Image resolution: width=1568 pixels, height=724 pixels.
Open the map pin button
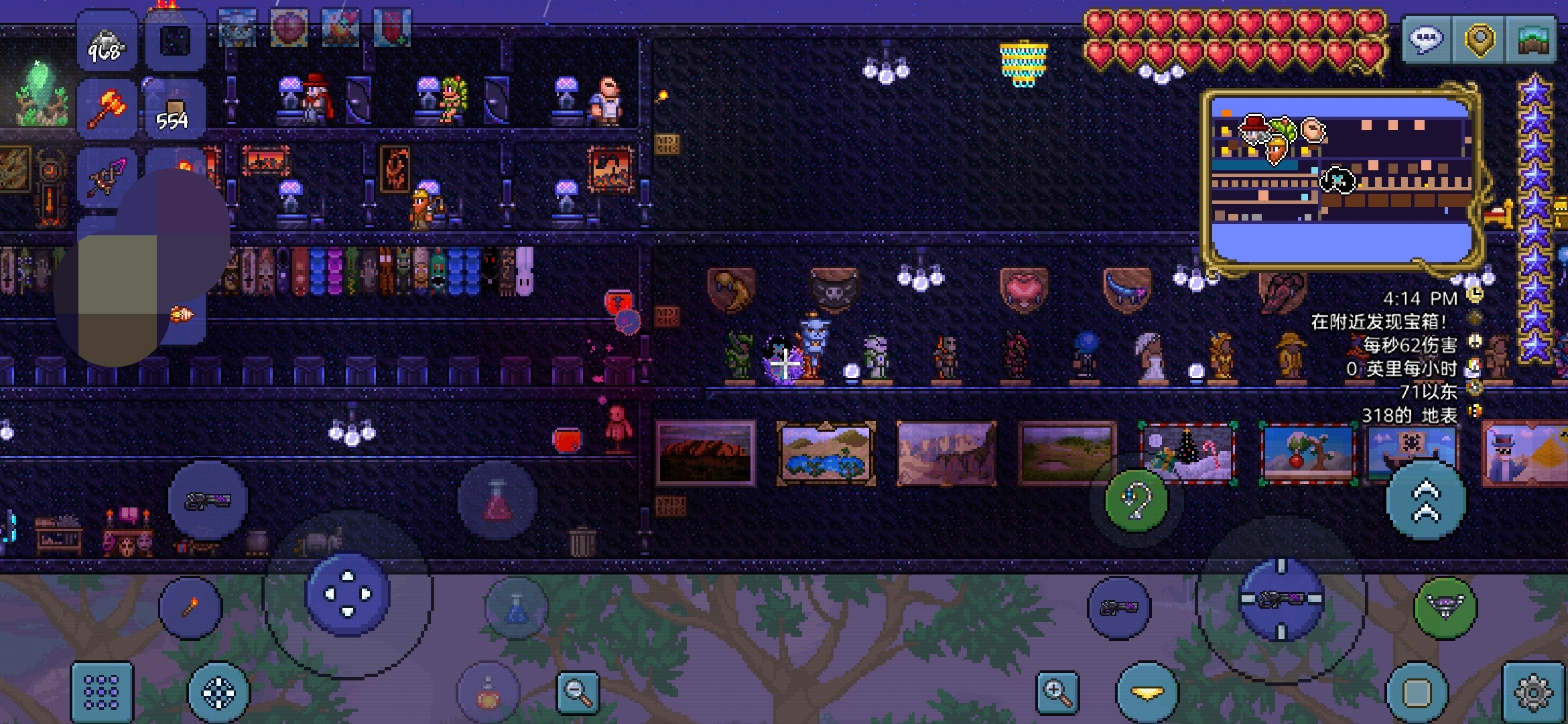(x=1479, y=40)
